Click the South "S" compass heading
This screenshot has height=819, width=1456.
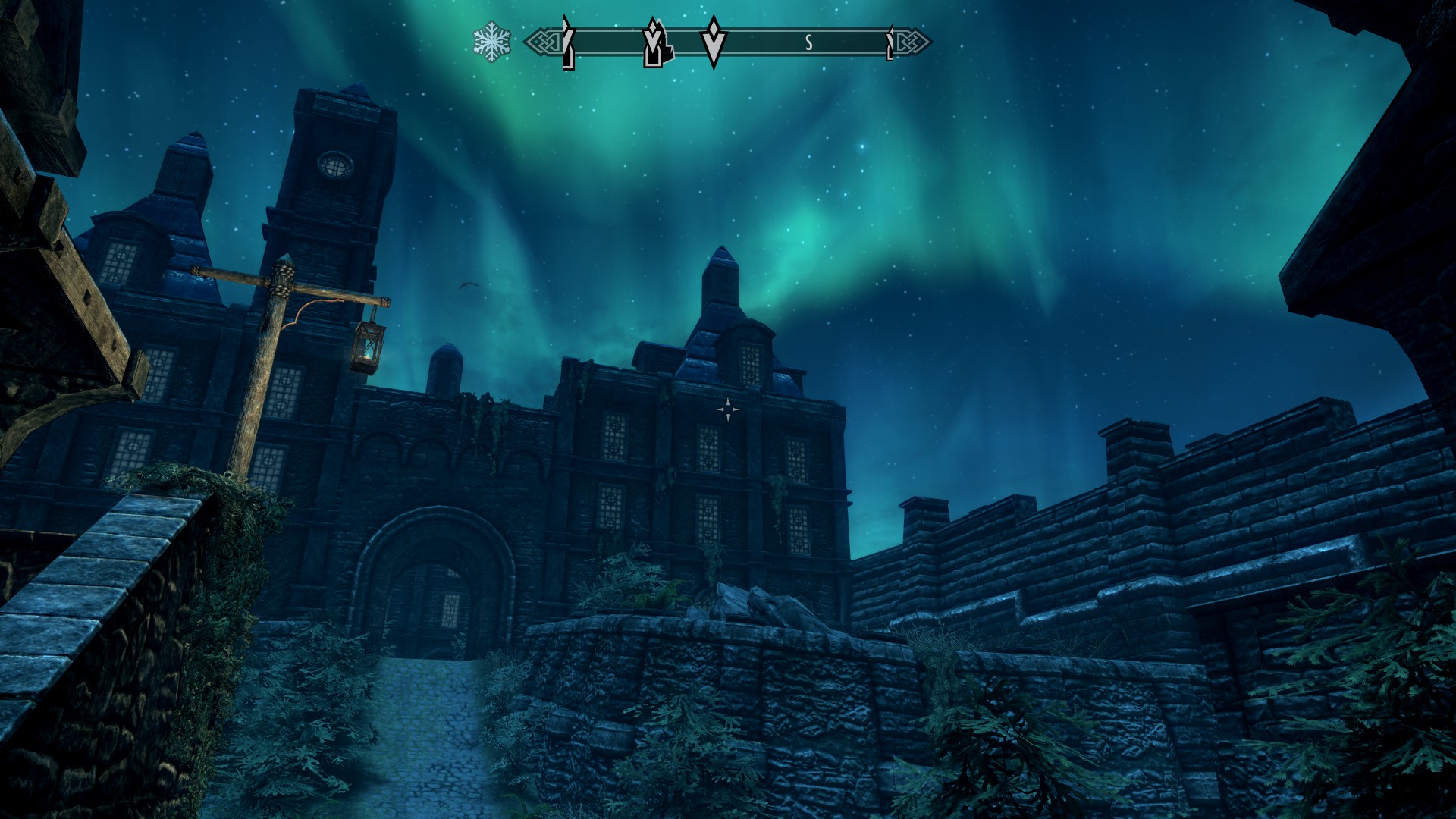click(x=808, y=43)
